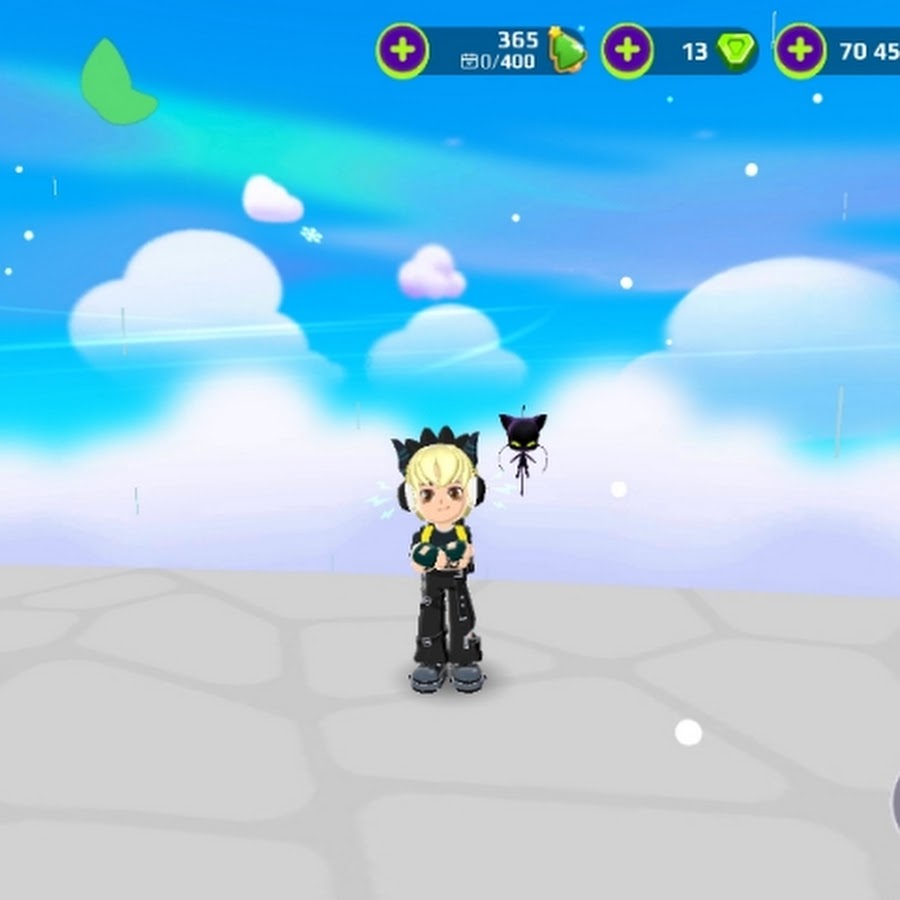This screenshot has height=900, width=900.
Task: Tap the plus button beside the 70 45 balance
Action: pyautogui.click(x=800, y=51)
